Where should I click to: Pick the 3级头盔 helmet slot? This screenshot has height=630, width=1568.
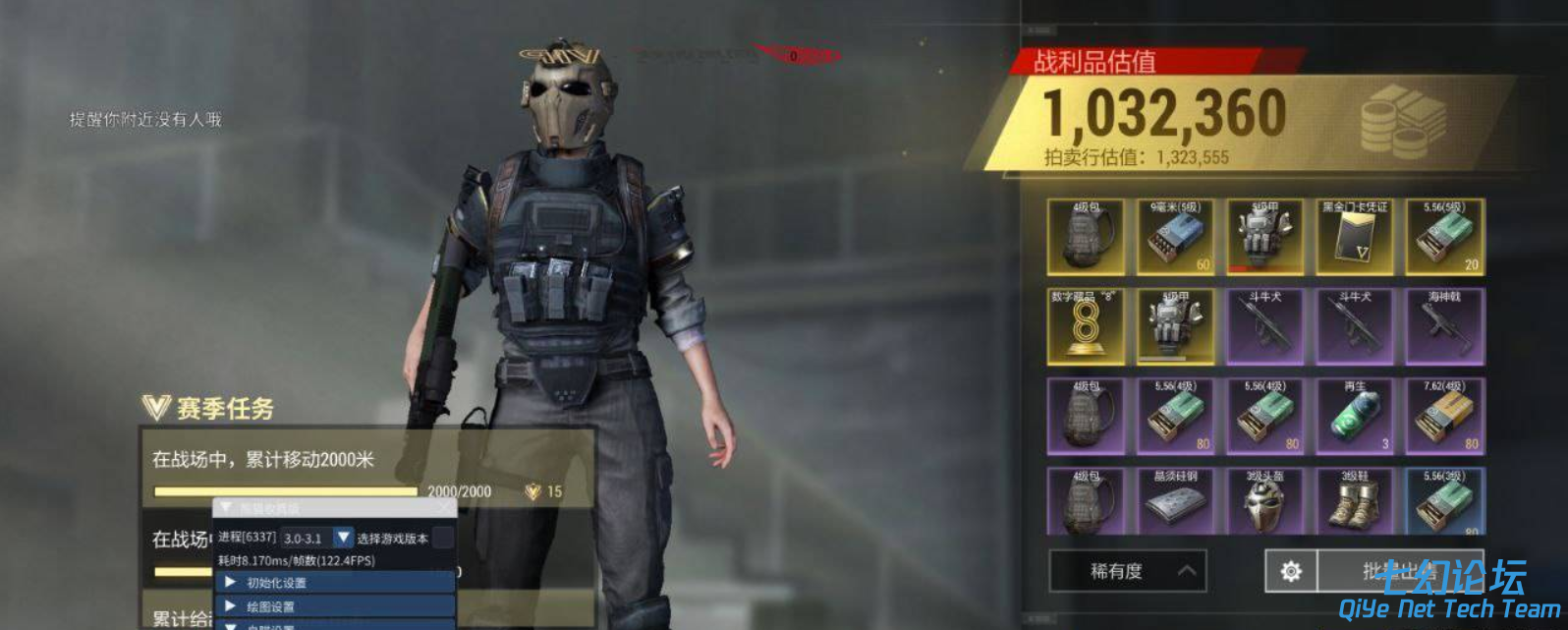coord(1264,501)
